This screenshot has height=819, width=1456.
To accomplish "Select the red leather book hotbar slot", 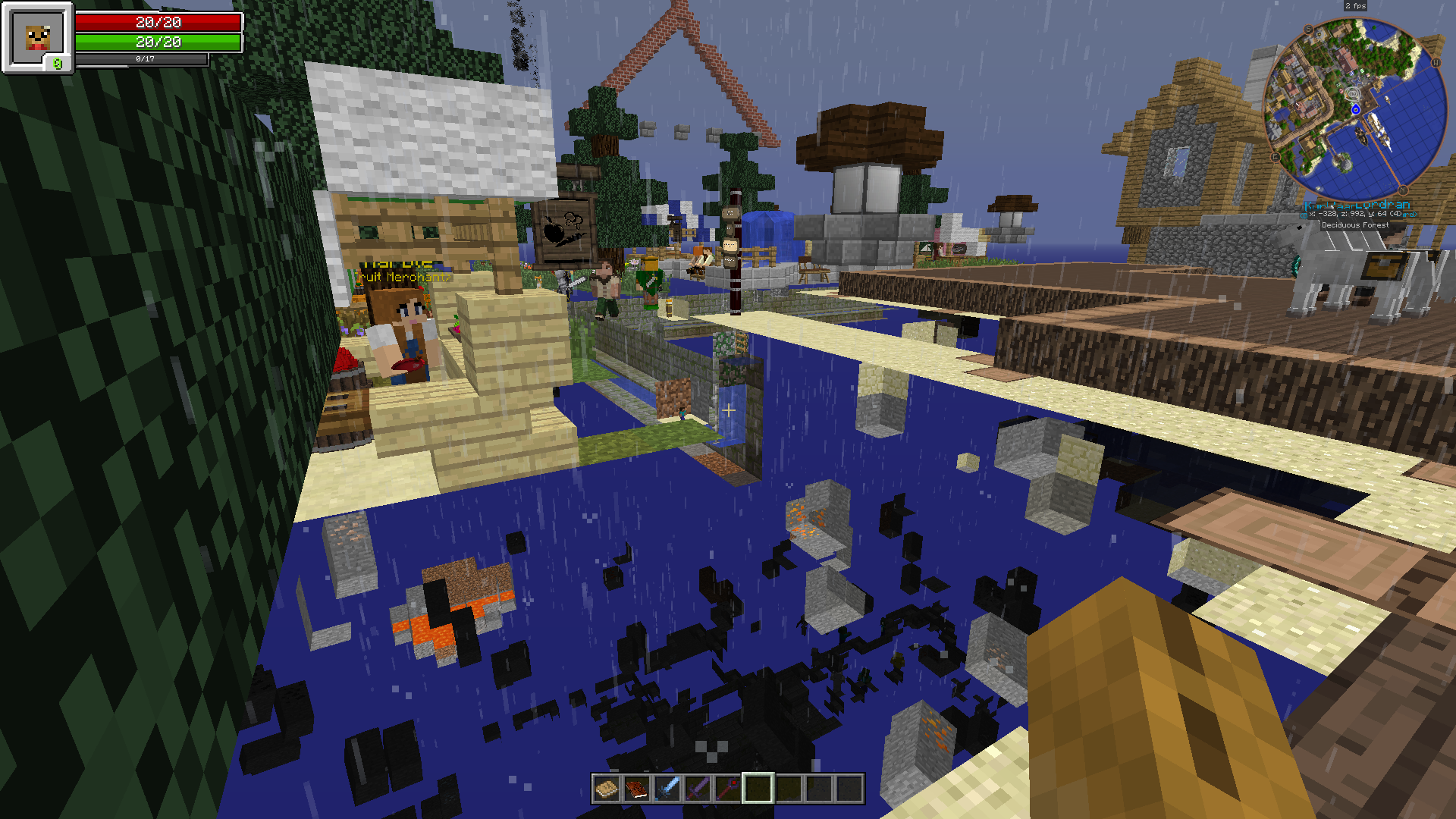I will point(636,789).
